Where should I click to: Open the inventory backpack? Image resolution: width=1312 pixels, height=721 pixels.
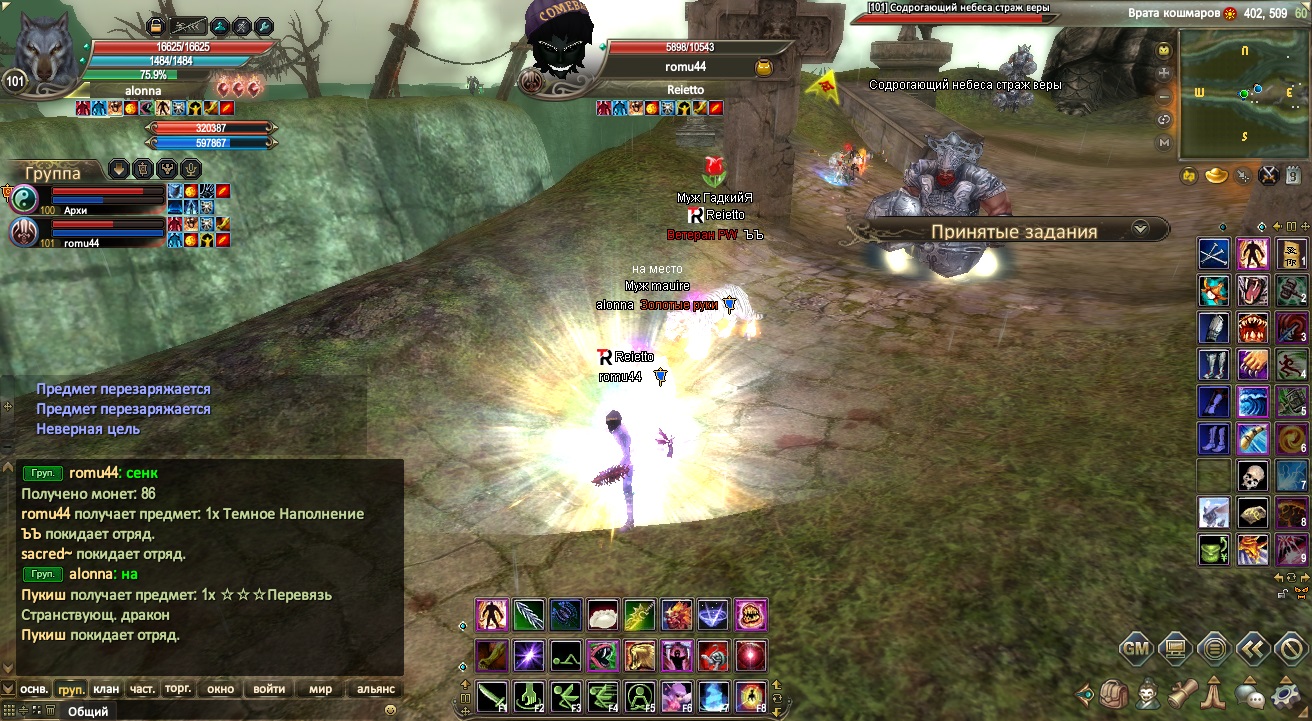click(x=1114, y=692)
